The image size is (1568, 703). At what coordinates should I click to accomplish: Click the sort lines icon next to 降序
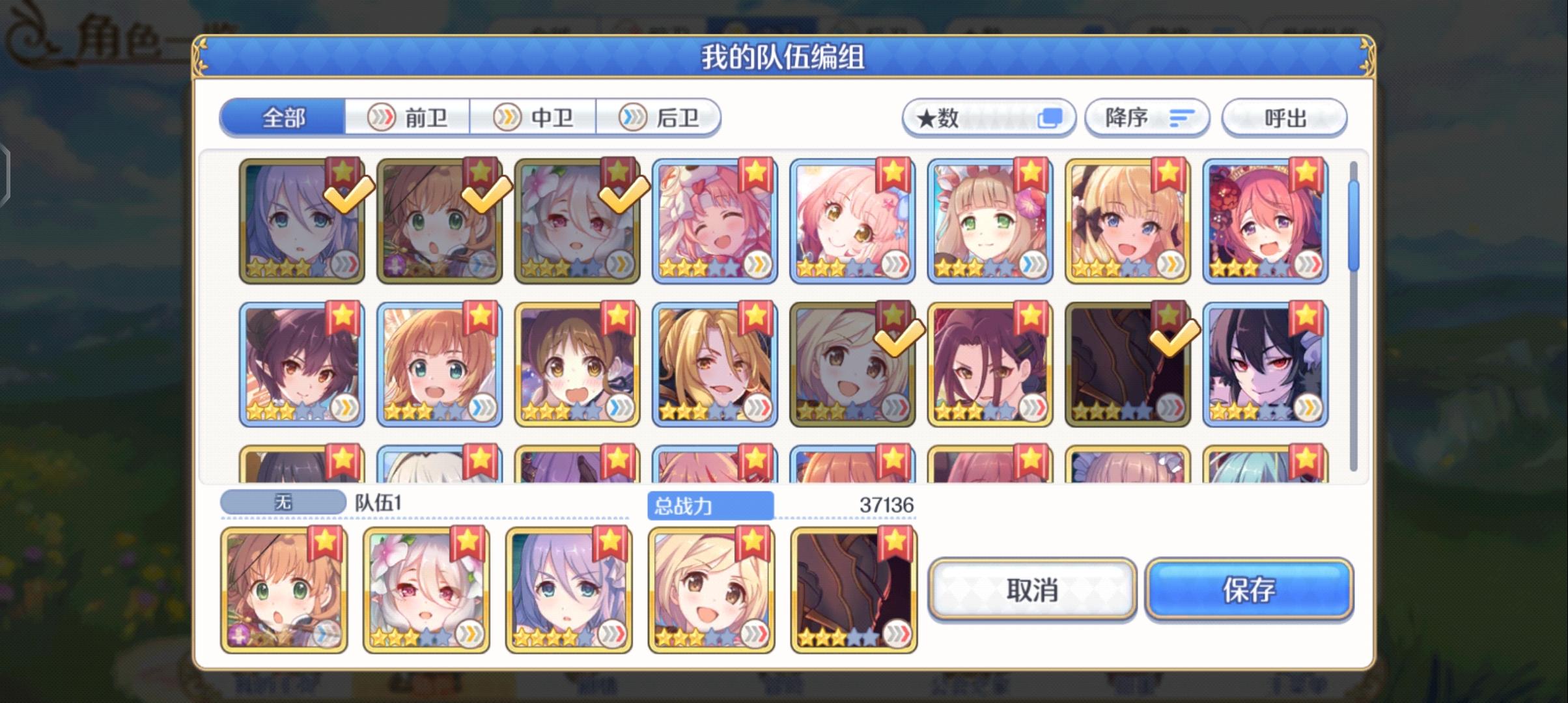pos(1181,118)
